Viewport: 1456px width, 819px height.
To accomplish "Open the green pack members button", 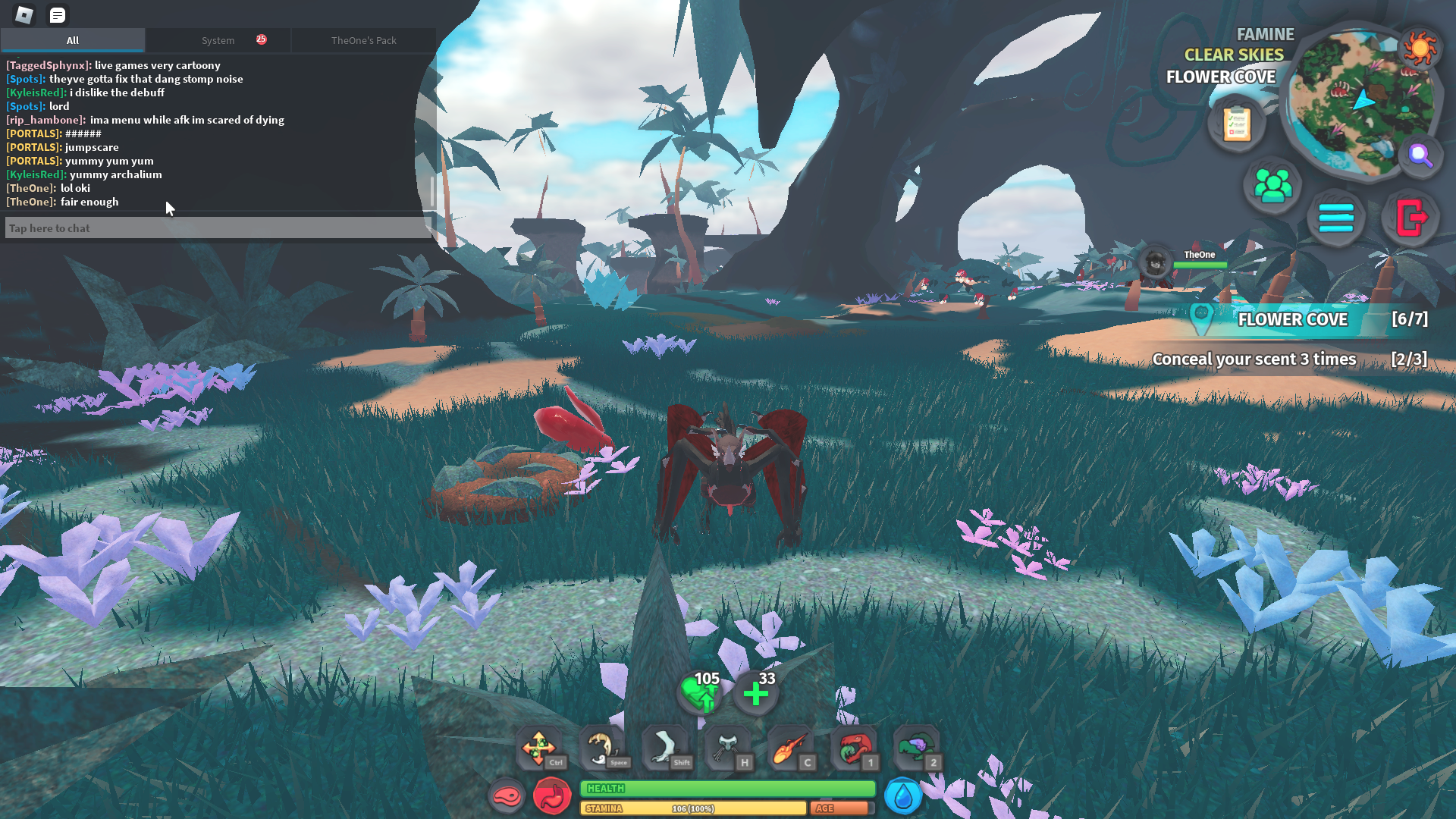I will click(x=1272, y=185).
